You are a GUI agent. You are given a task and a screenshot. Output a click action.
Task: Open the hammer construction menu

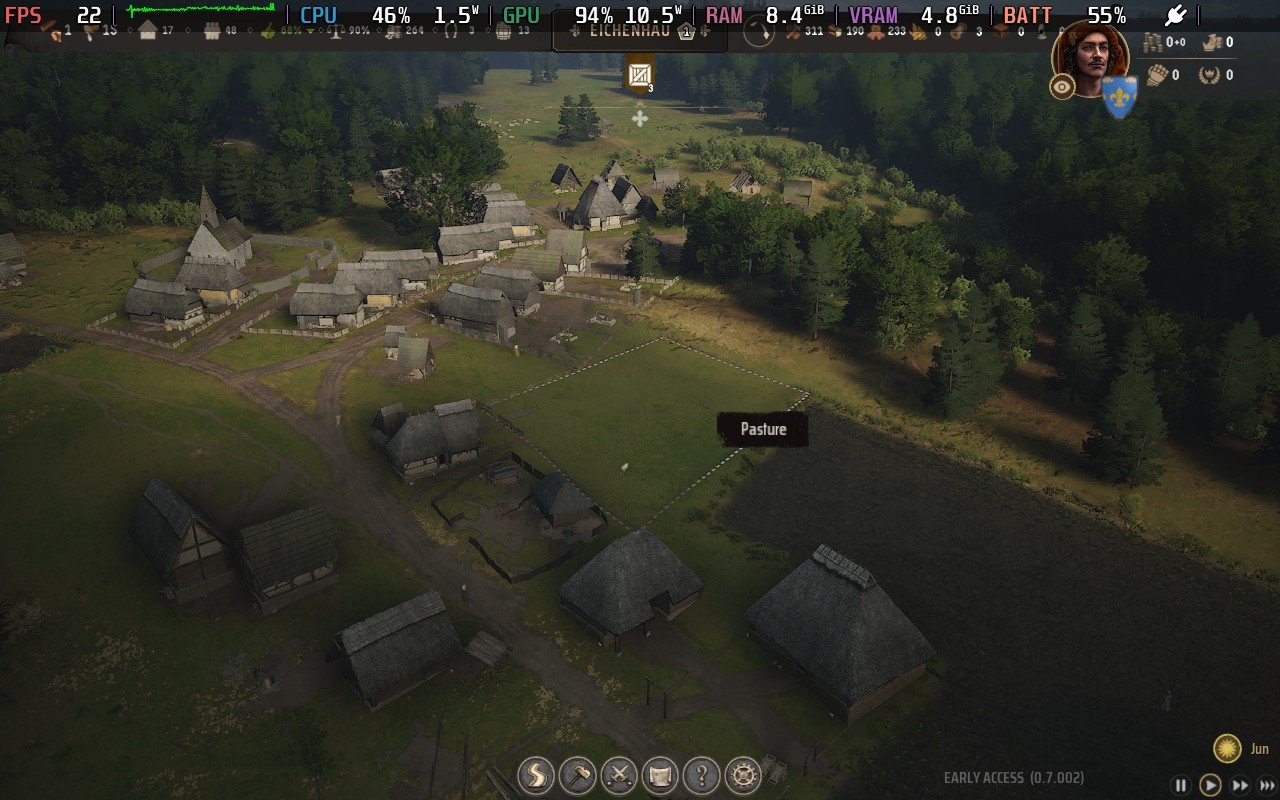tap(577, 774)
